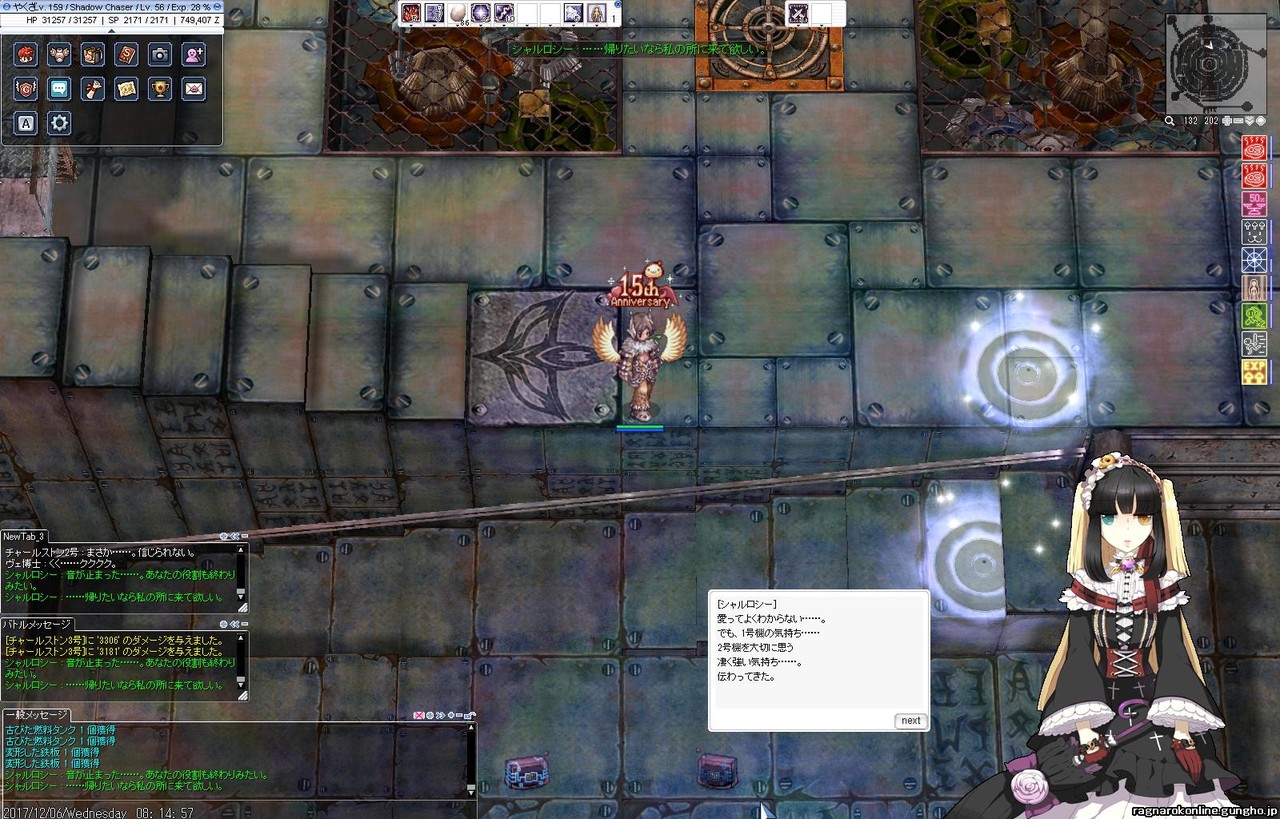Image resolution: width=1280 pixels, height=819 pixels.
Task: Open the pink add-friend party icon
Action: 193,55
